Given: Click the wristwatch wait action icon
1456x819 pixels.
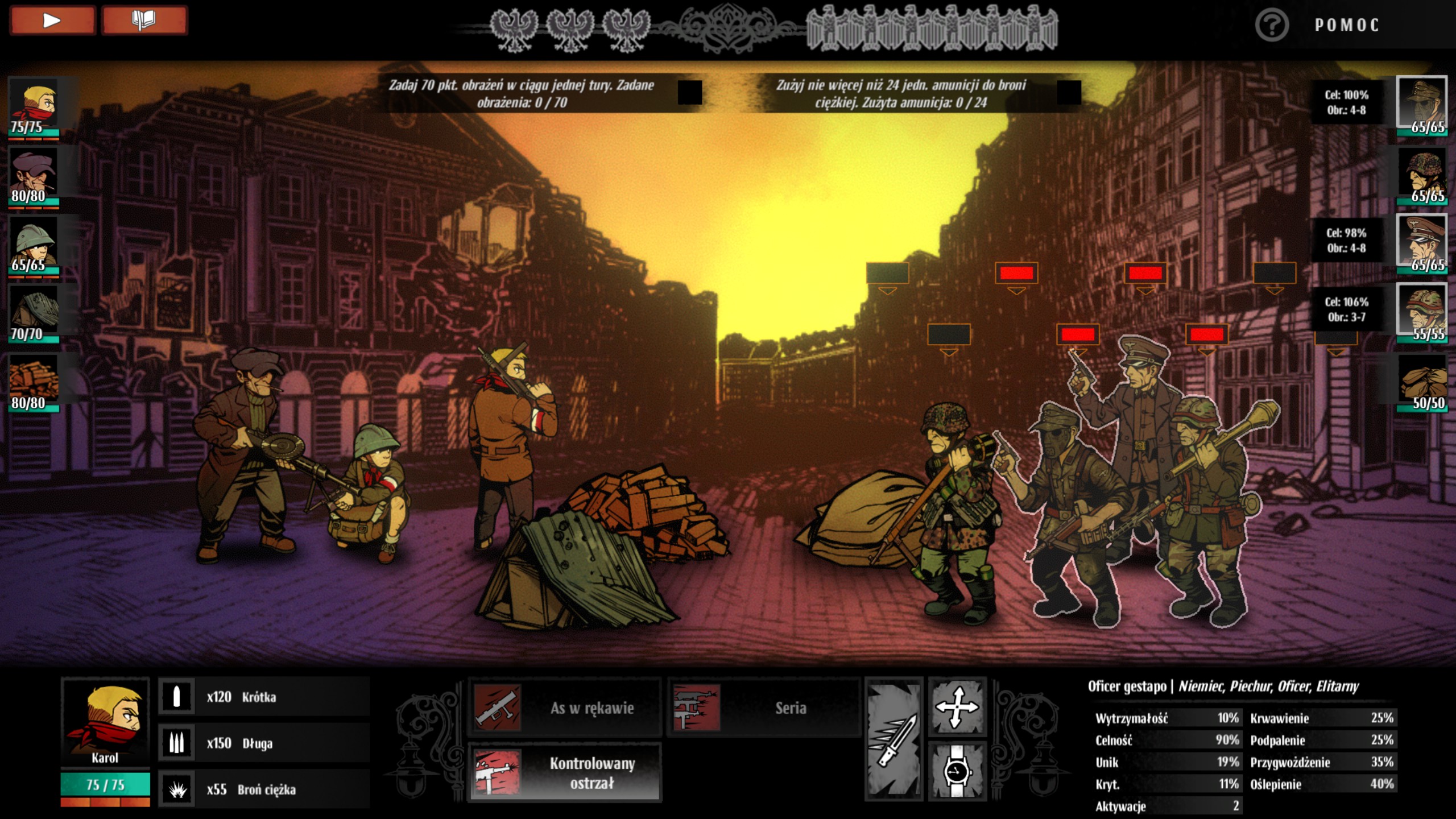Looking at the screenshot, I should (957, 771).
